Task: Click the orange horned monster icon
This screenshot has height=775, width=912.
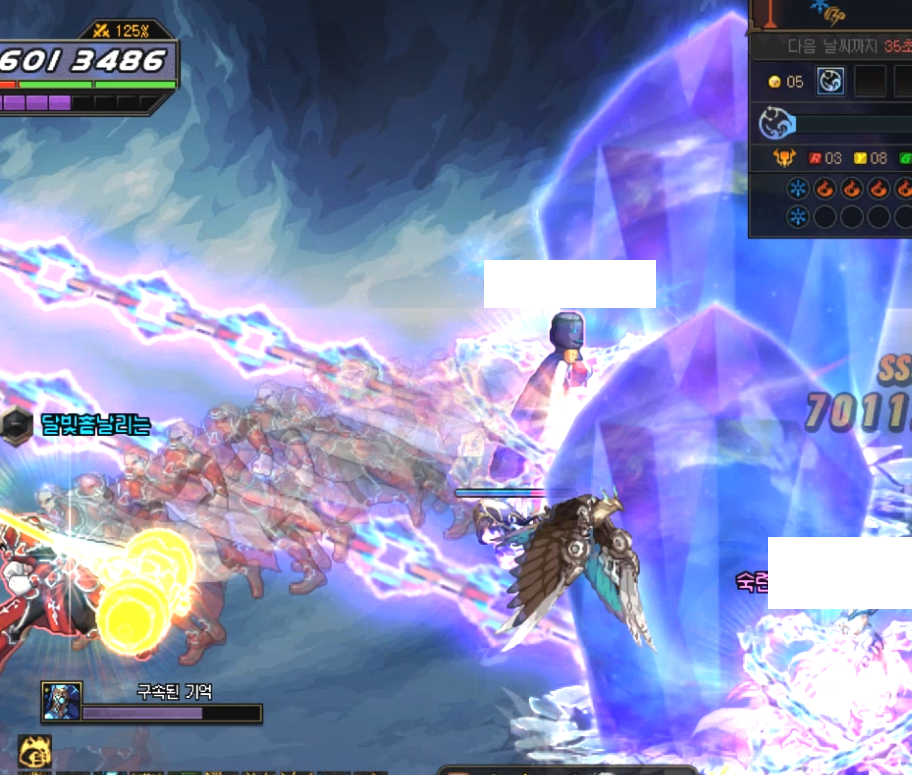Action: tap(786, 158)
